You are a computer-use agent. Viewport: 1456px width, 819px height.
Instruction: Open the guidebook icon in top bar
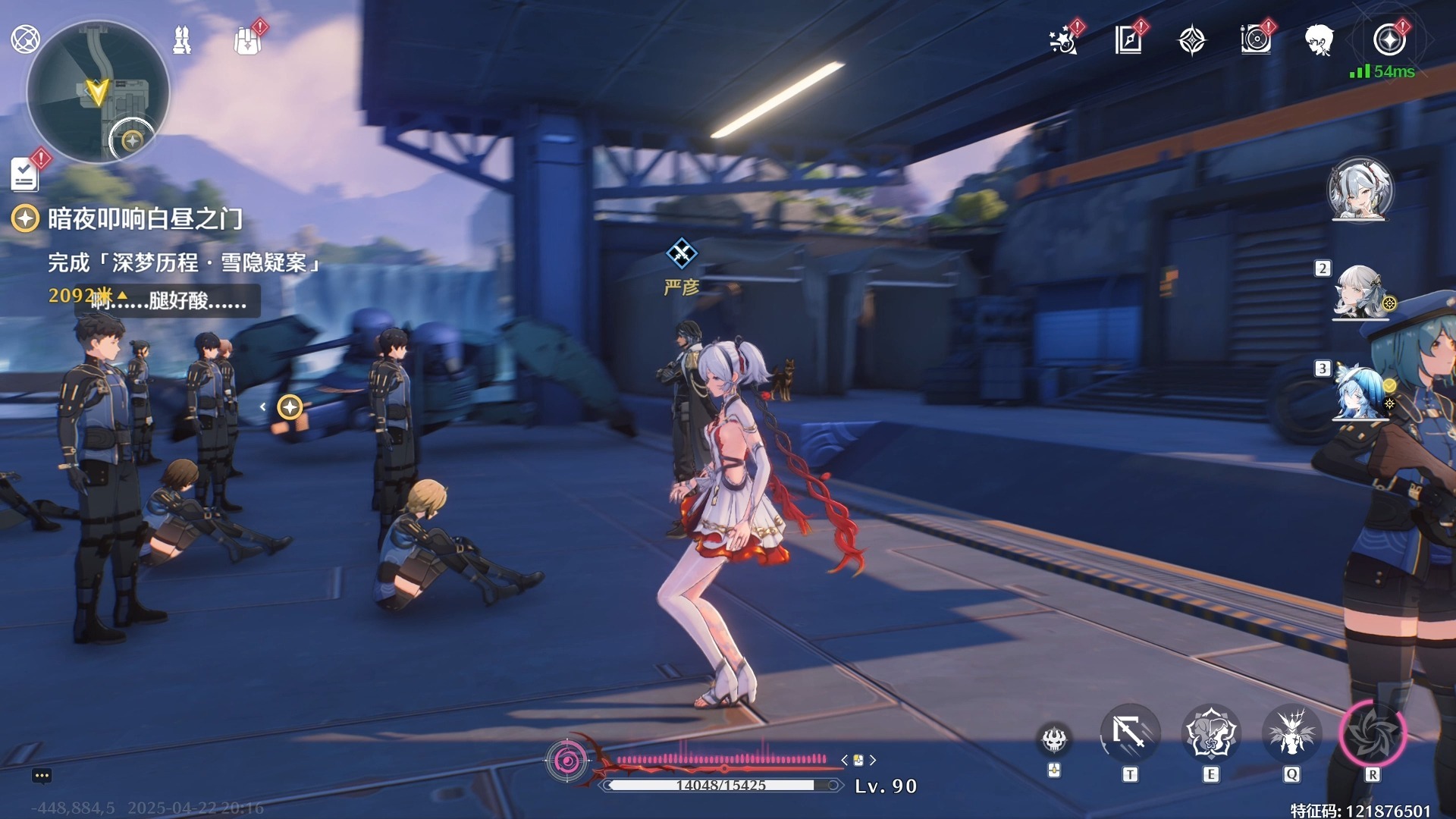pos(1128,40)
